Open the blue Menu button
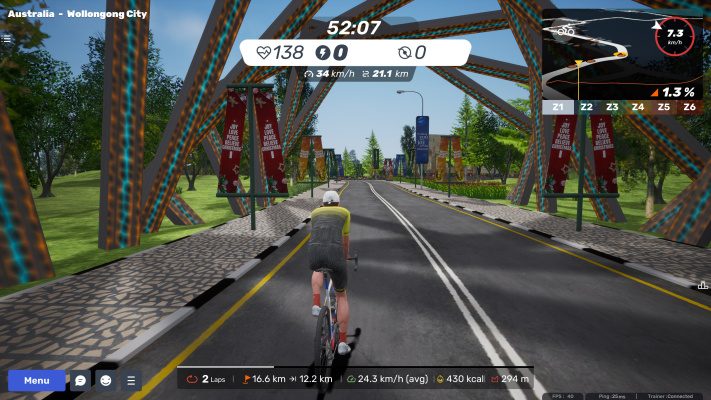 point(37,381)
